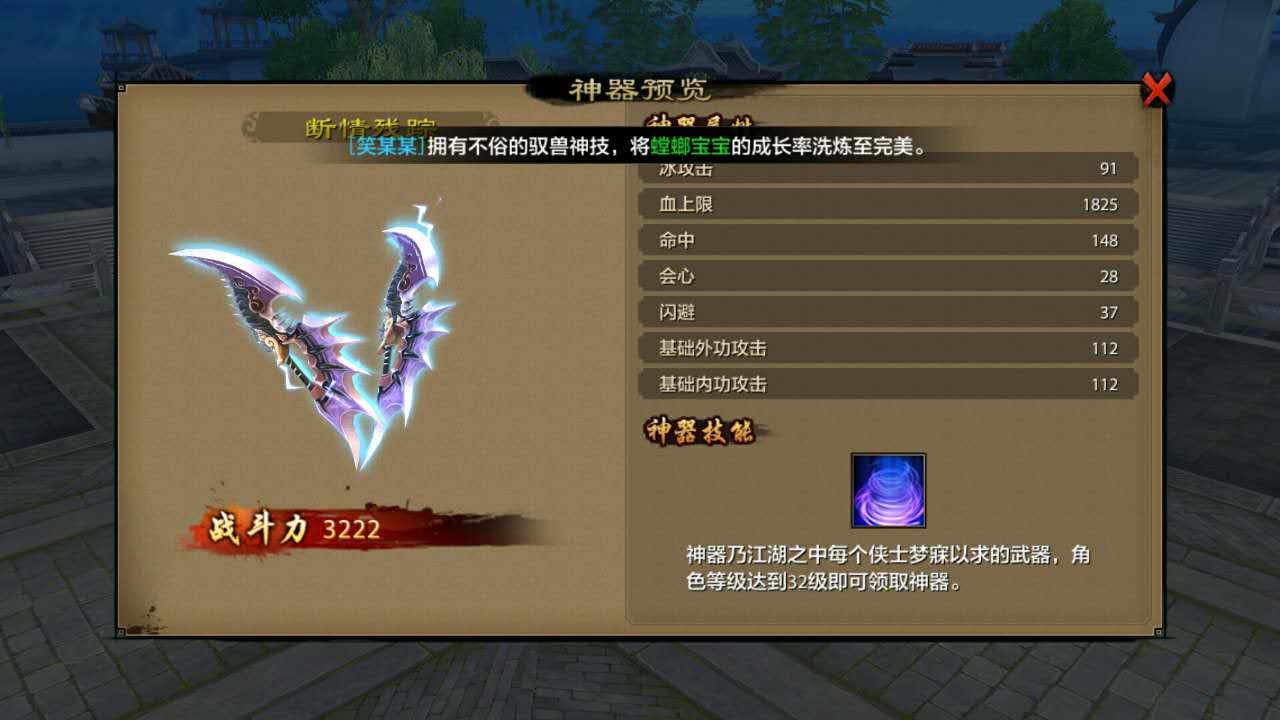This screenshot has height=720, width=1280.
Task: Click the 神器预览 title banner scroll
Action: (640, 89)
